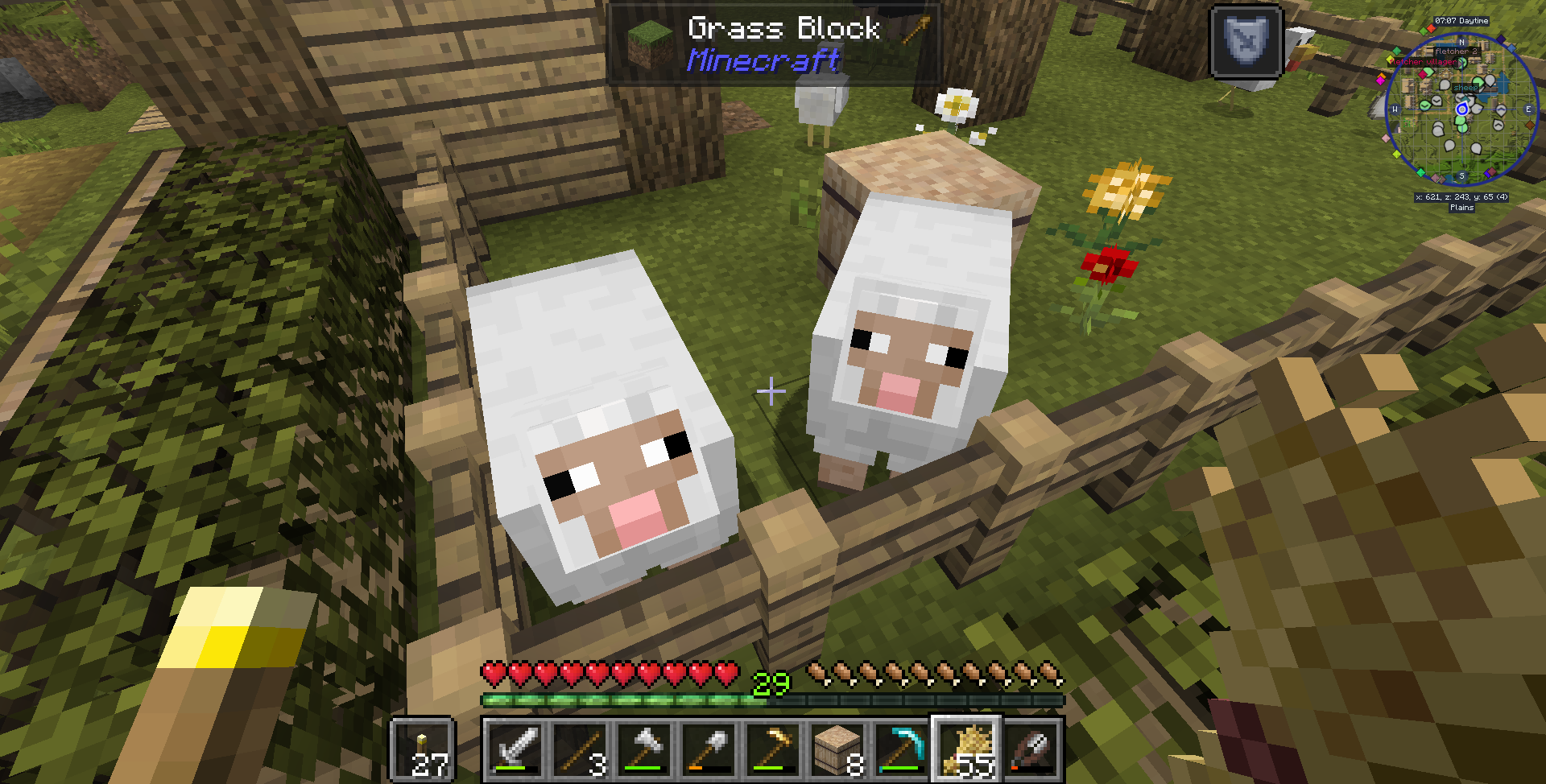Click the N compass marker on minimap
The height and width of the screenshot is (784, 1546).
pyautogui.click(x=1463, y=40)
